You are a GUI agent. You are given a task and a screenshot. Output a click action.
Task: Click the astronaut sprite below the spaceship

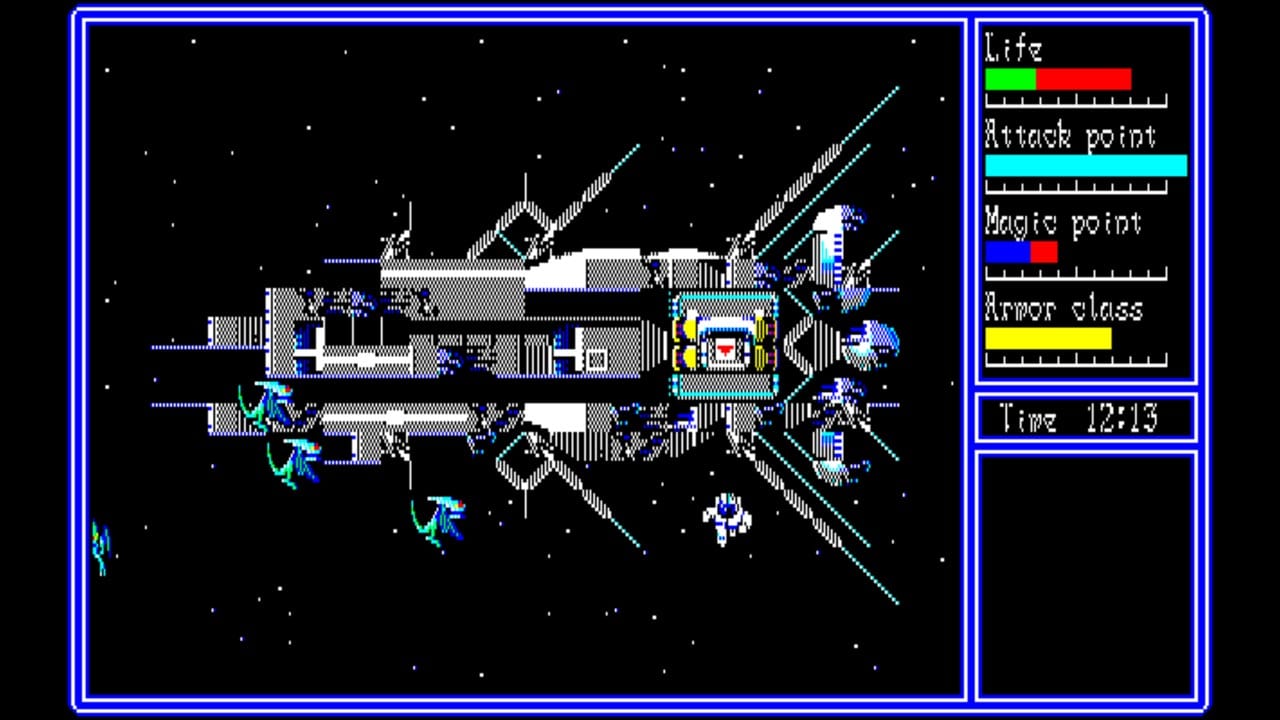726,515
